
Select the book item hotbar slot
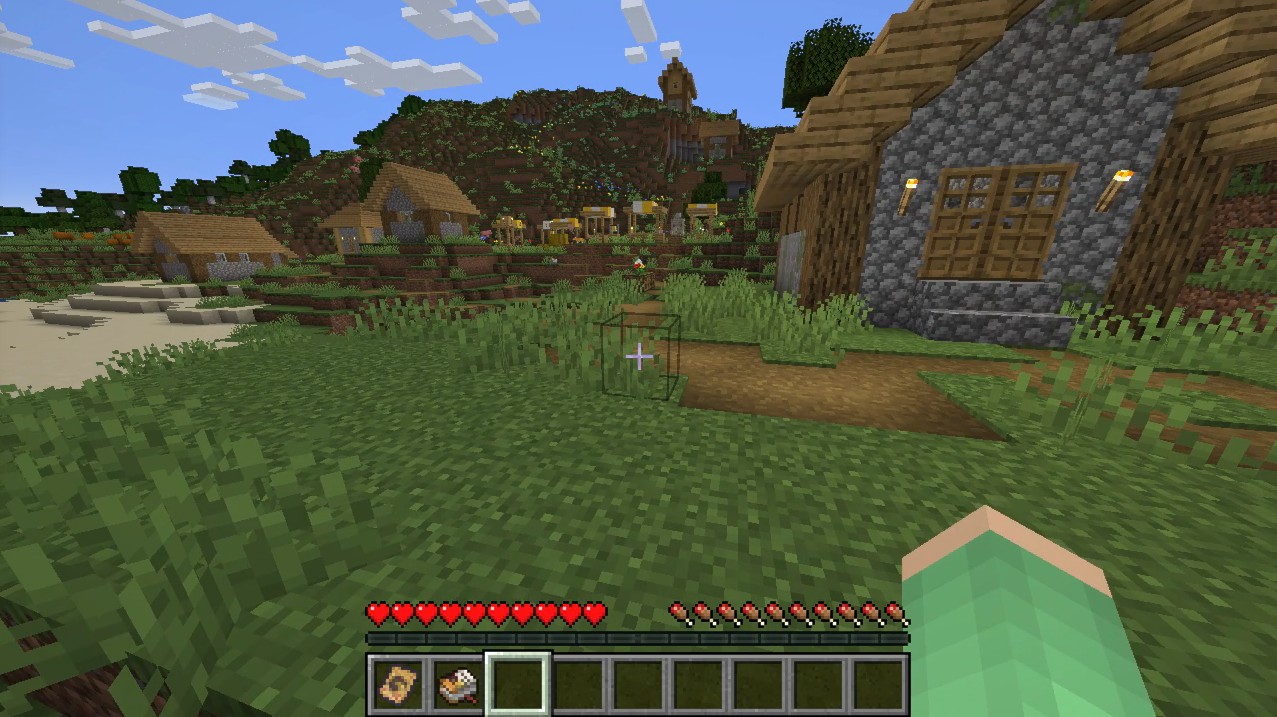coord(458,685)
